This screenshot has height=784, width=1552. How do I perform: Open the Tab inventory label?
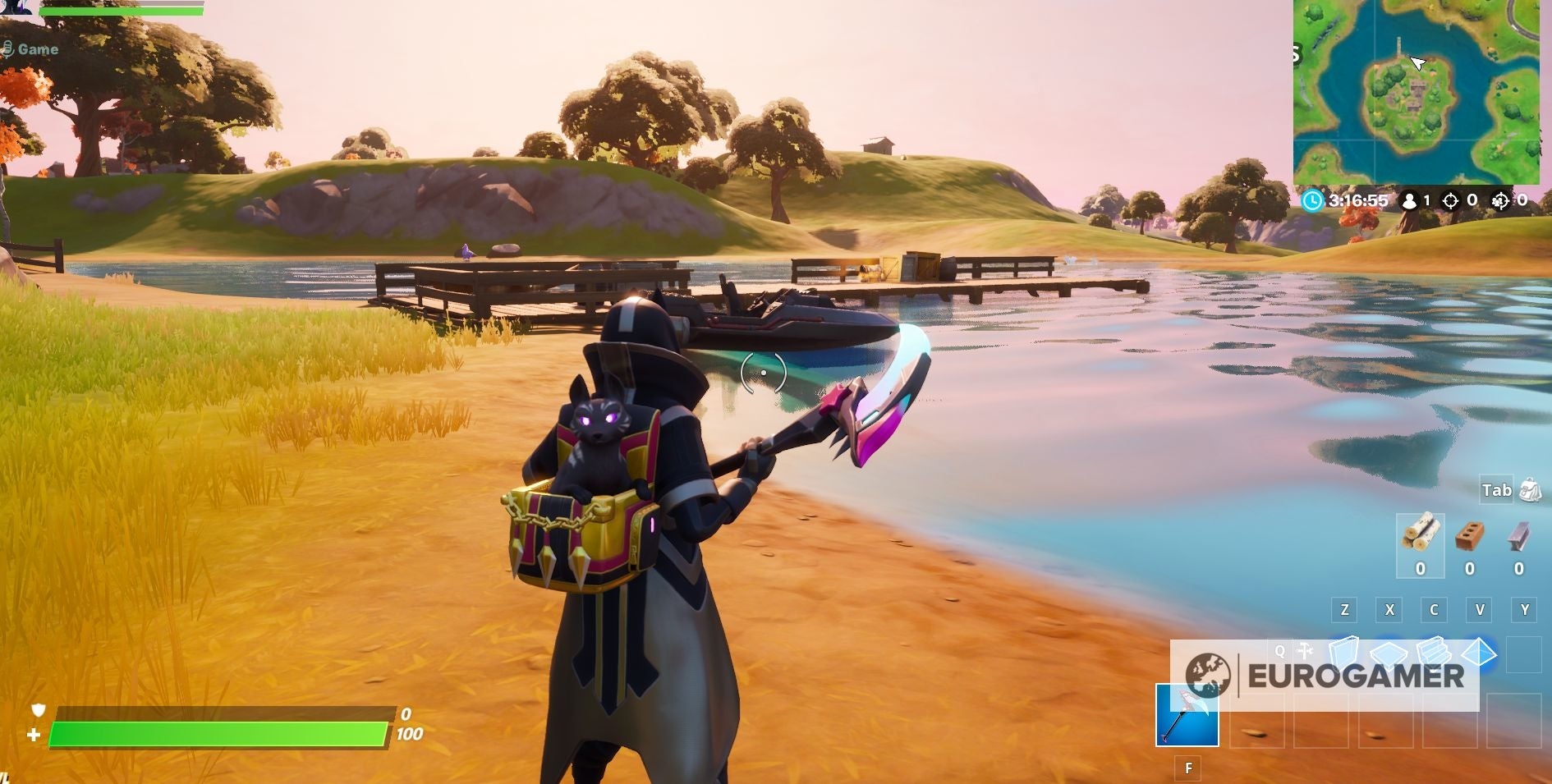[1496, 489]
